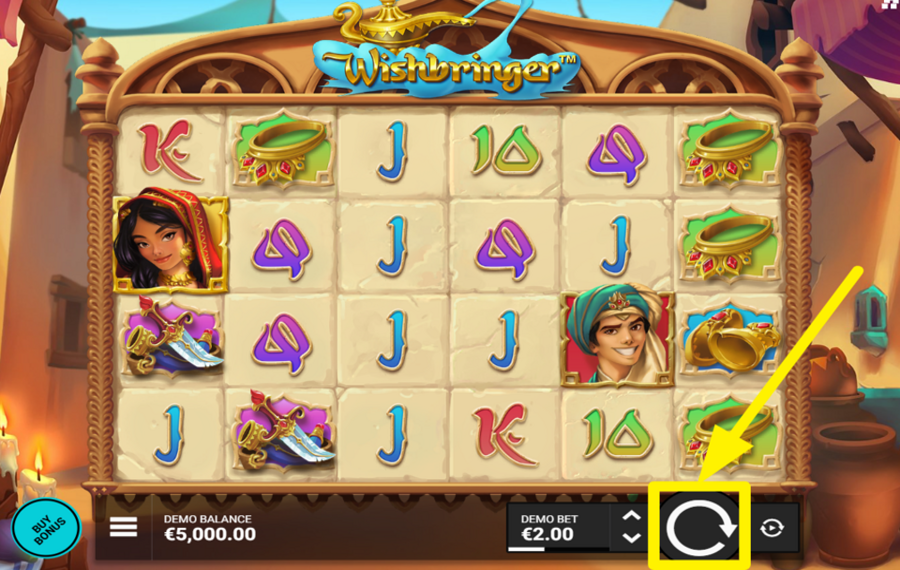Image resolution: width=900 pixels, height=570 pixels.
Task: Open the Buy Bonus feature
Action: click(46, 526)
